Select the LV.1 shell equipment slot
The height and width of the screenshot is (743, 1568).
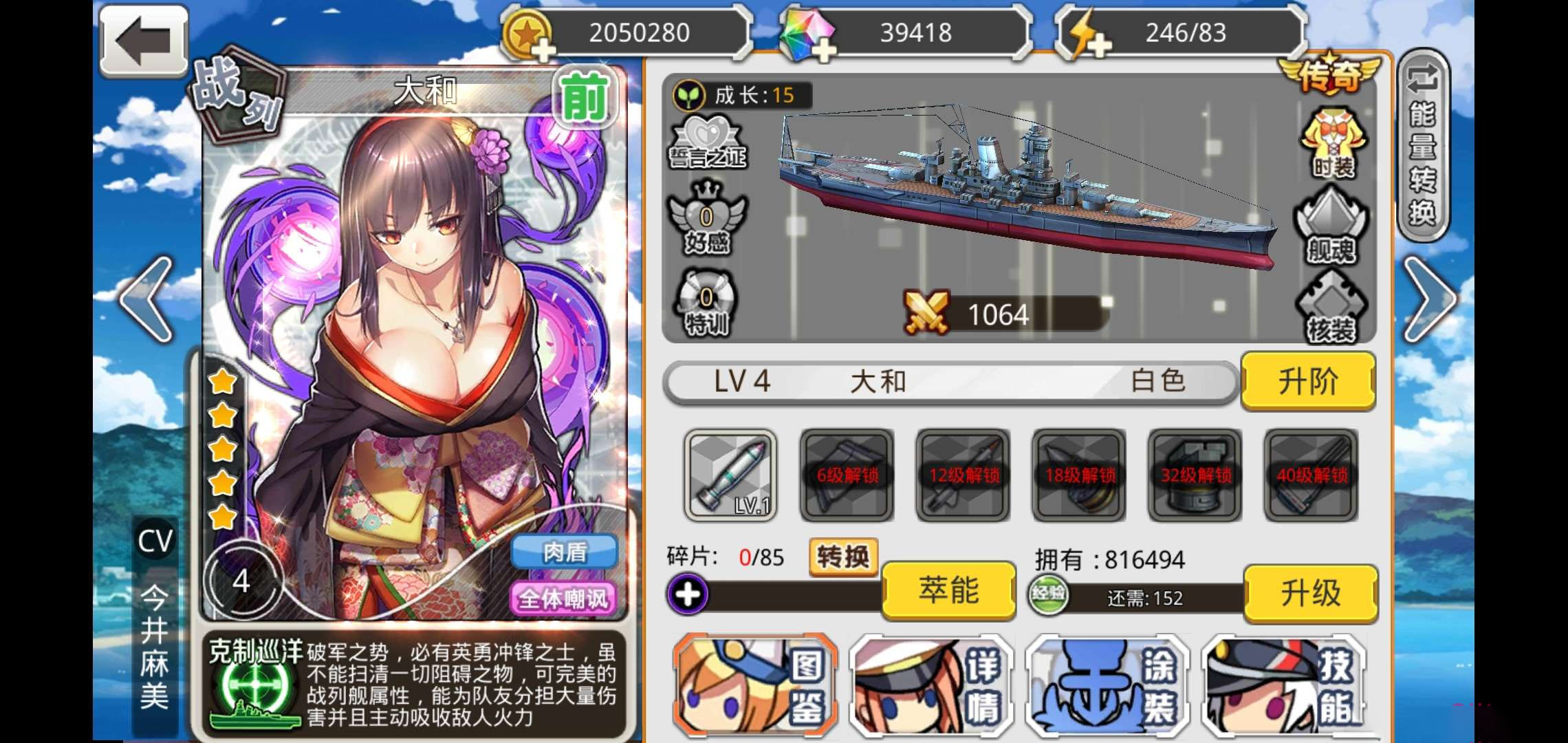coord(730,475)
